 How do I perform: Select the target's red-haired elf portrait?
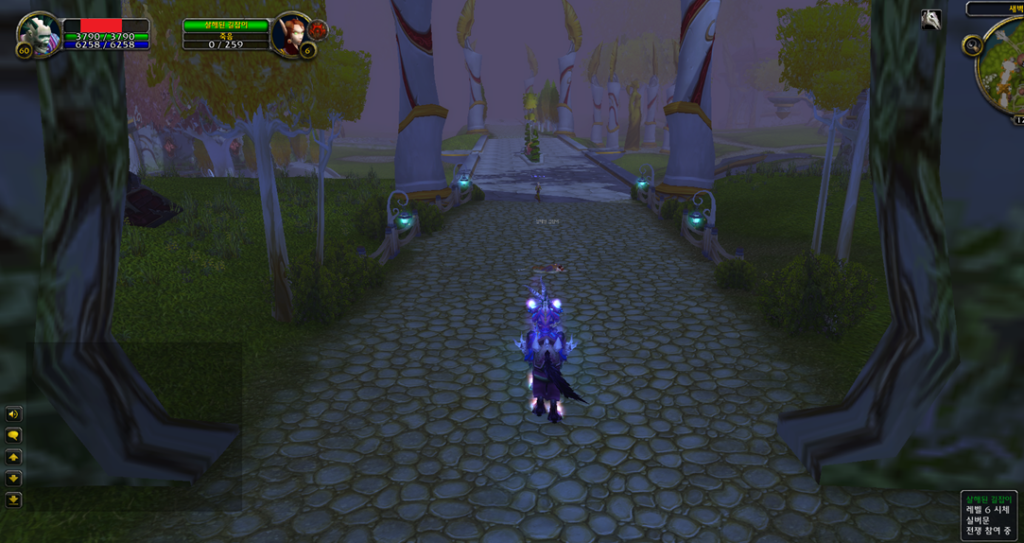292,33
